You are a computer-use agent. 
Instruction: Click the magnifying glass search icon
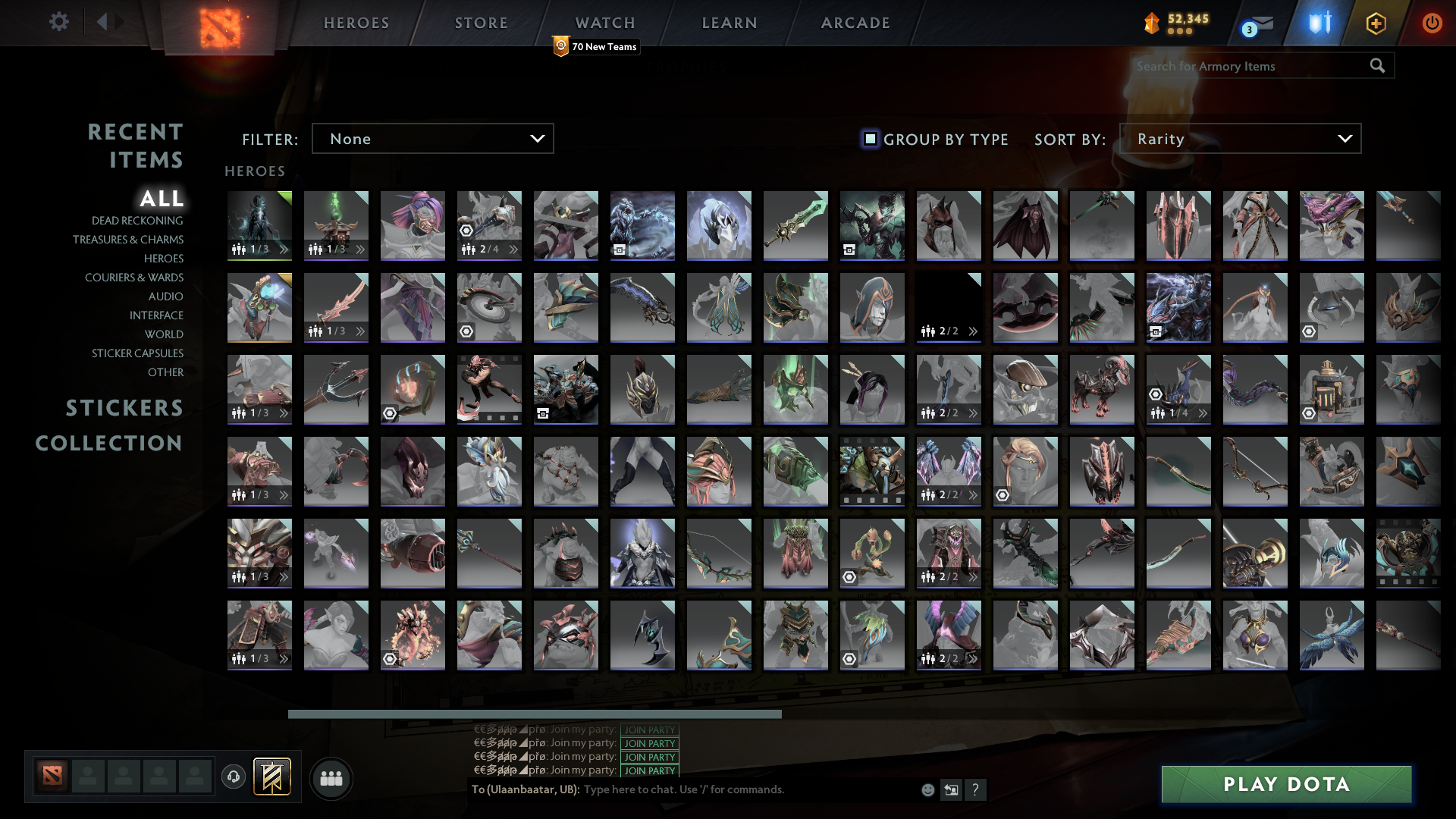tap(1377, 66)
